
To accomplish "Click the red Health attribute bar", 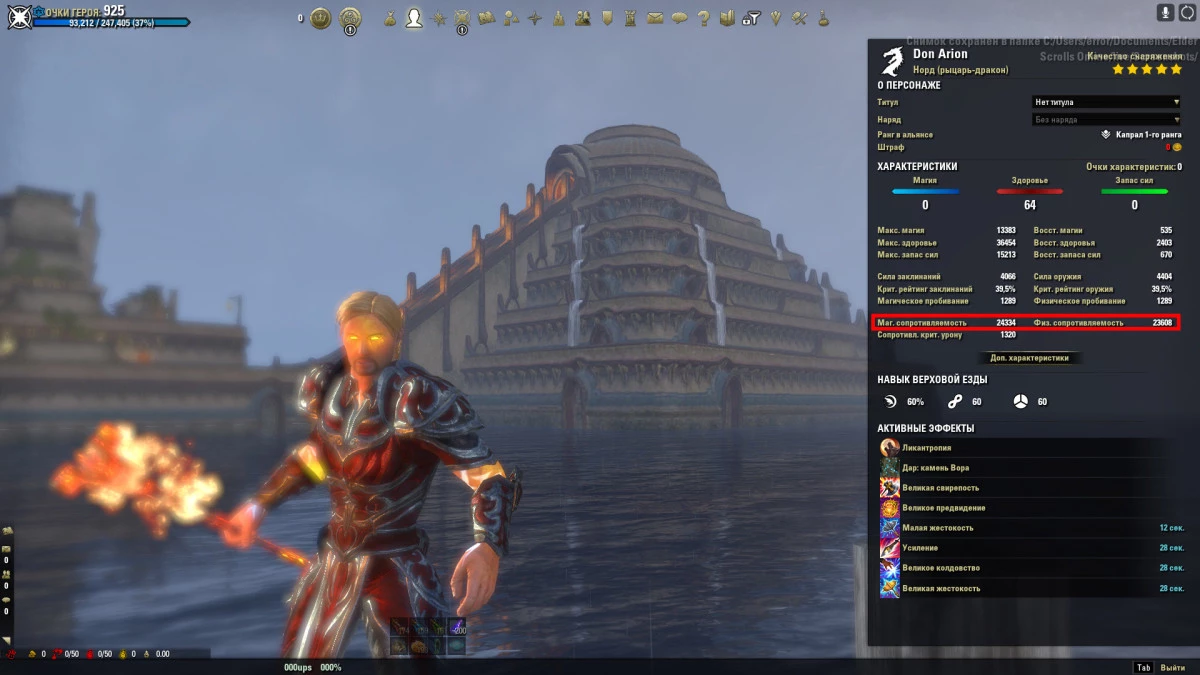I will pyautogui.click(x=1029, y=191).
